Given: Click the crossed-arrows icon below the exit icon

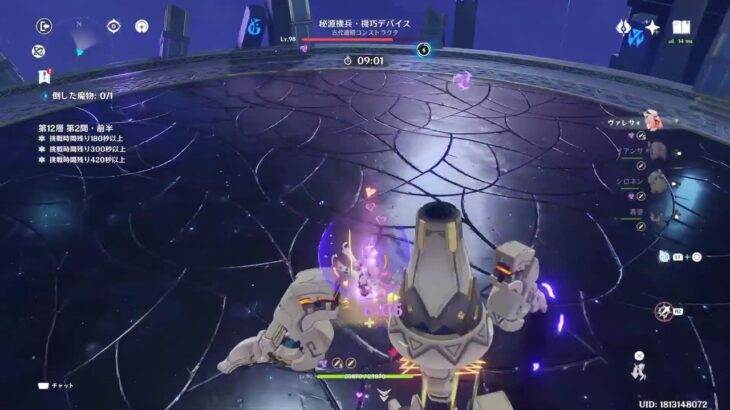Looking at the screenshot, I should pyautogui.click(x=39, y=51).
